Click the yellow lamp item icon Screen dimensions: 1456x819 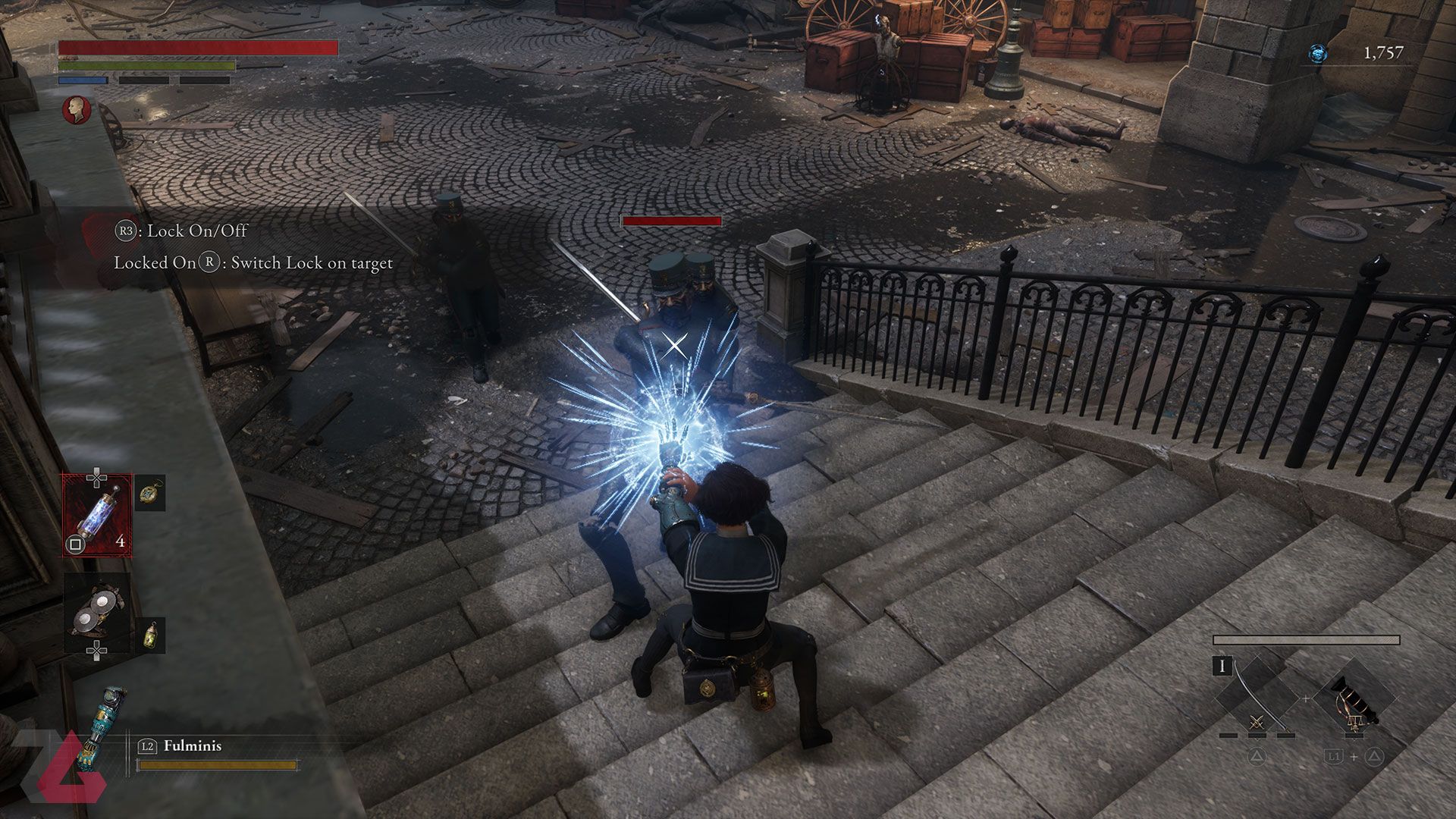click(150, 634)
